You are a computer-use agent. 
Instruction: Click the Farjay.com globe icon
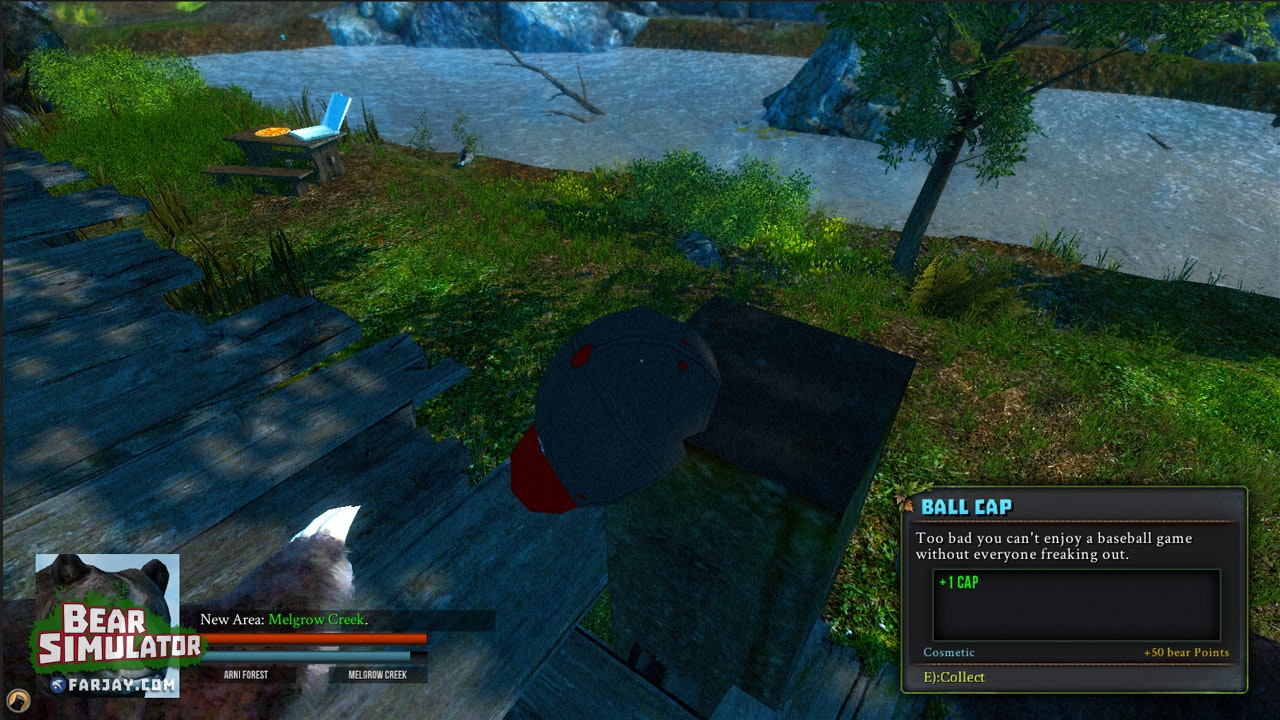(58, 684)
